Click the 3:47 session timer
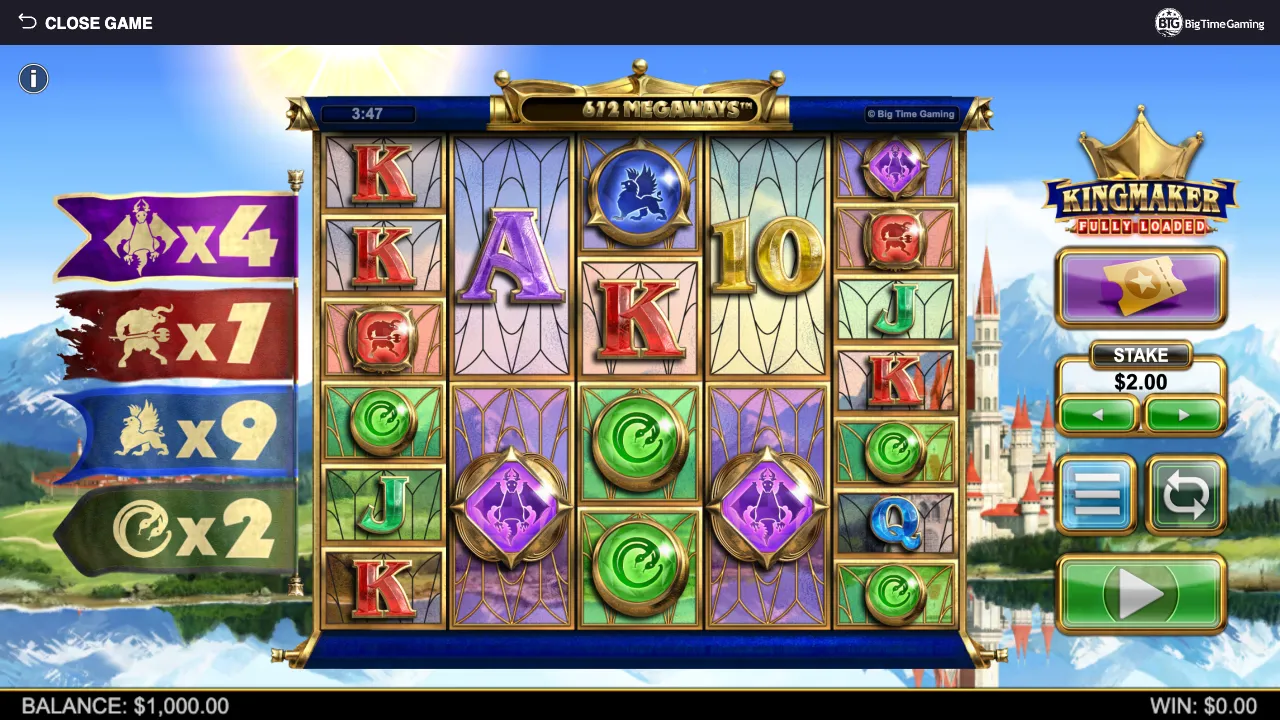Screen dimensions: 1280x720 [368, 114]
